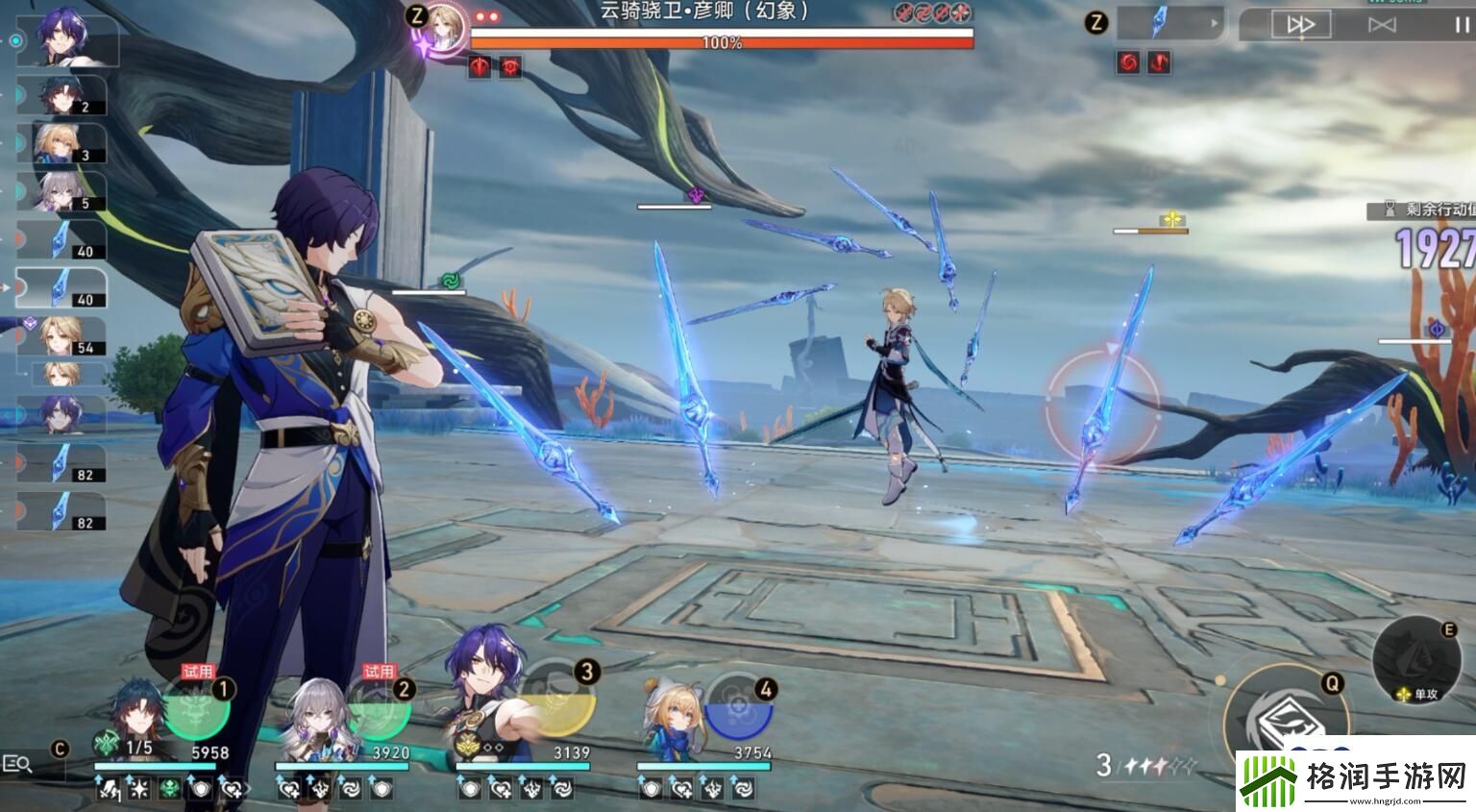Open battle details with the magnifier list icon
The image size is (1476, 812).
pos(18,764)
